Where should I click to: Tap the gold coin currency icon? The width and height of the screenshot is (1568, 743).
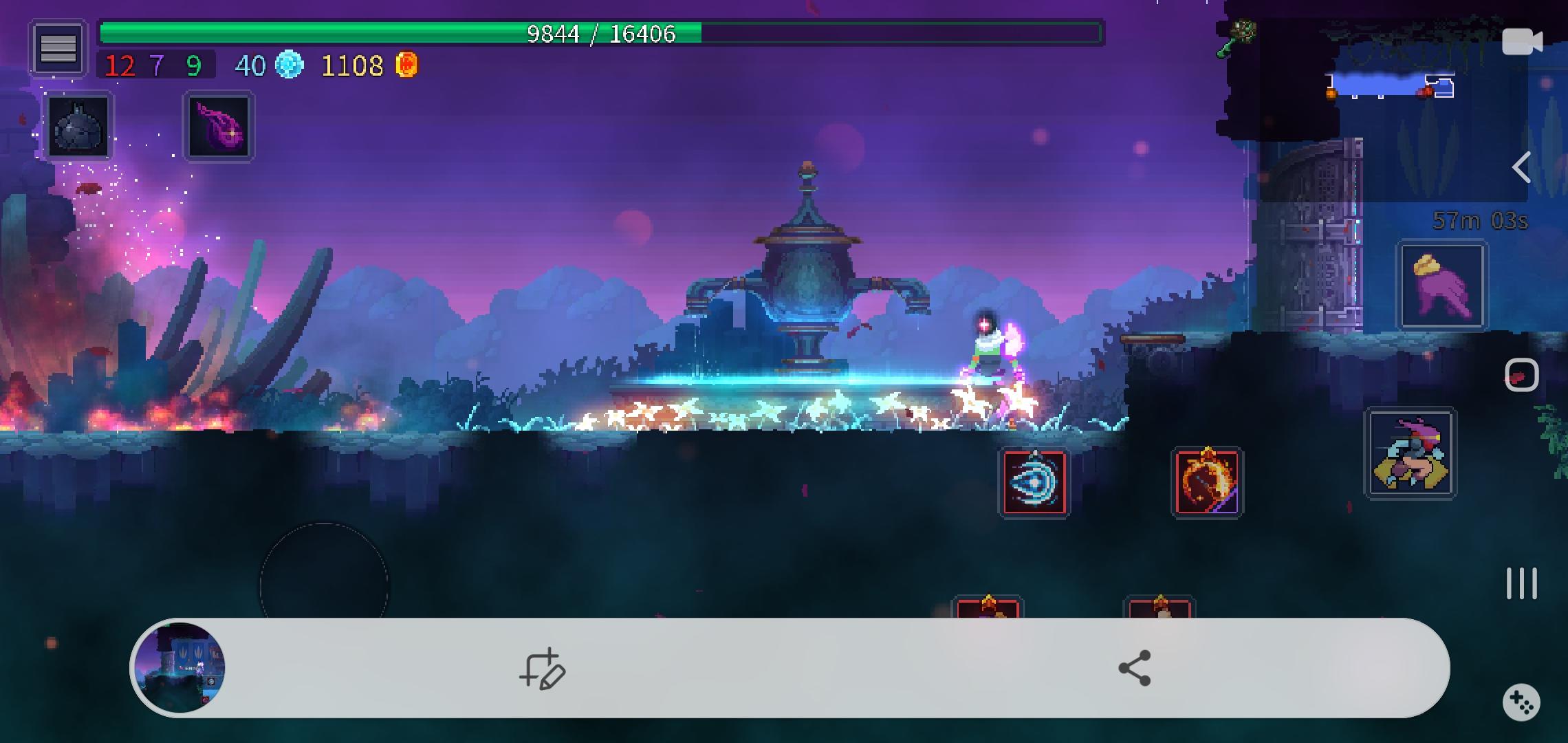click(x=407, y=65)
